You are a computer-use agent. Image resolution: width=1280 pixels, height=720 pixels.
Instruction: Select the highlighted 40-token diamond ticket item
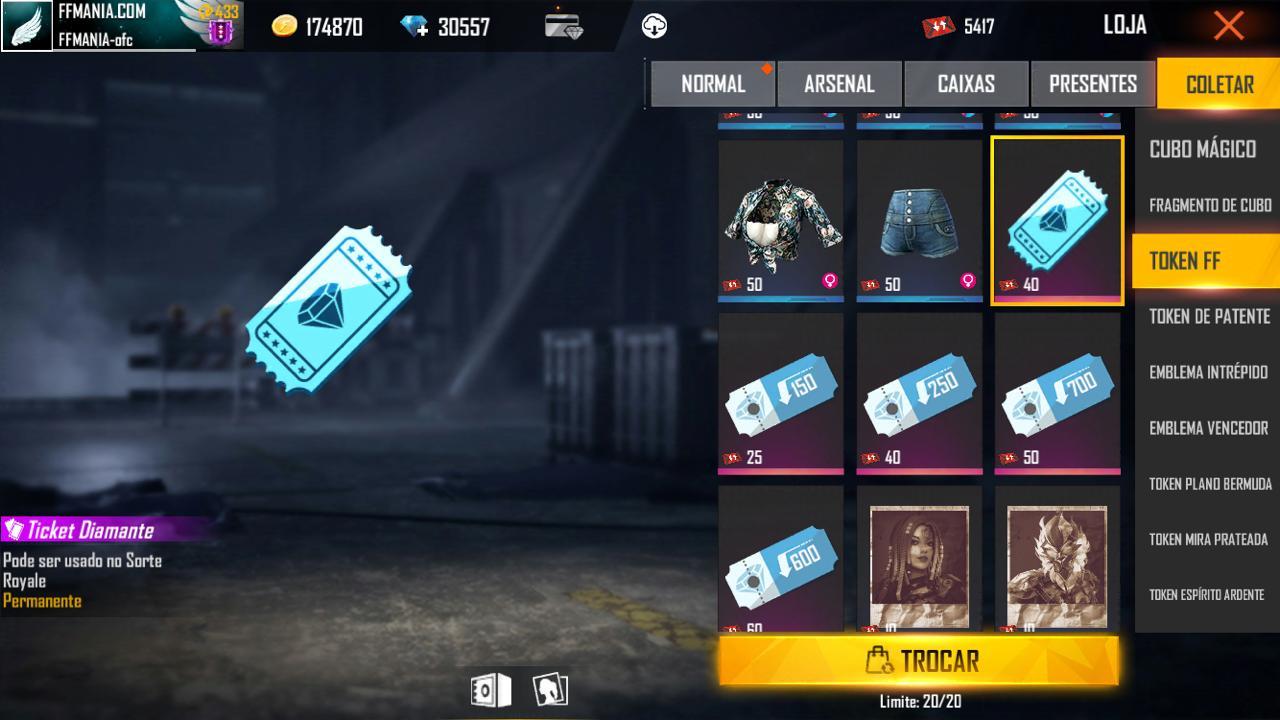coord(1057,220)
